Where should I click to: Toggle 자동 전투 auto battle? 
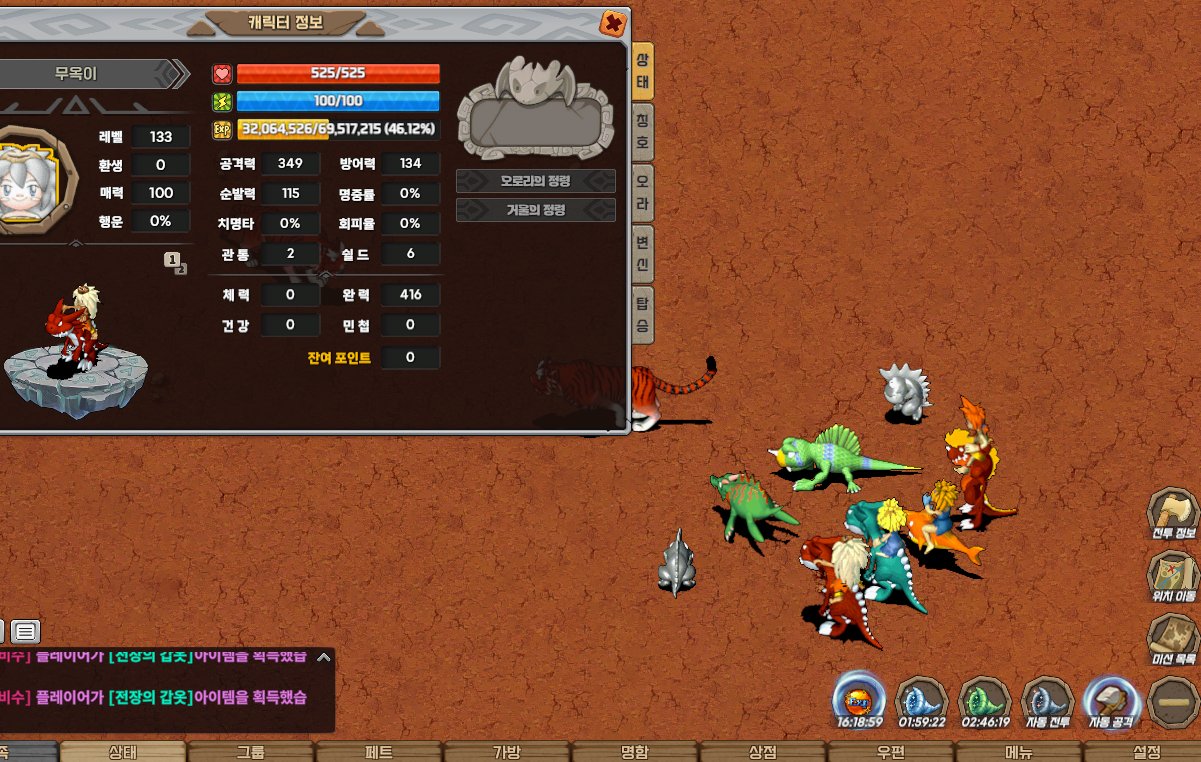pos(1047,701)
